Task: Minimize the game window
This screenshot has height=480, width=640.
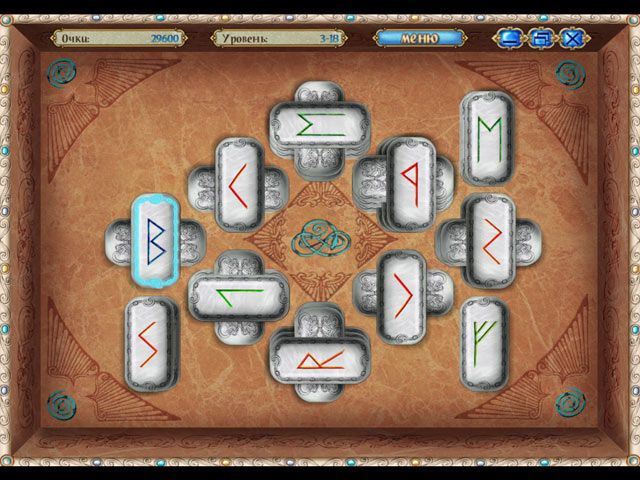Action: tap(510, 39)
